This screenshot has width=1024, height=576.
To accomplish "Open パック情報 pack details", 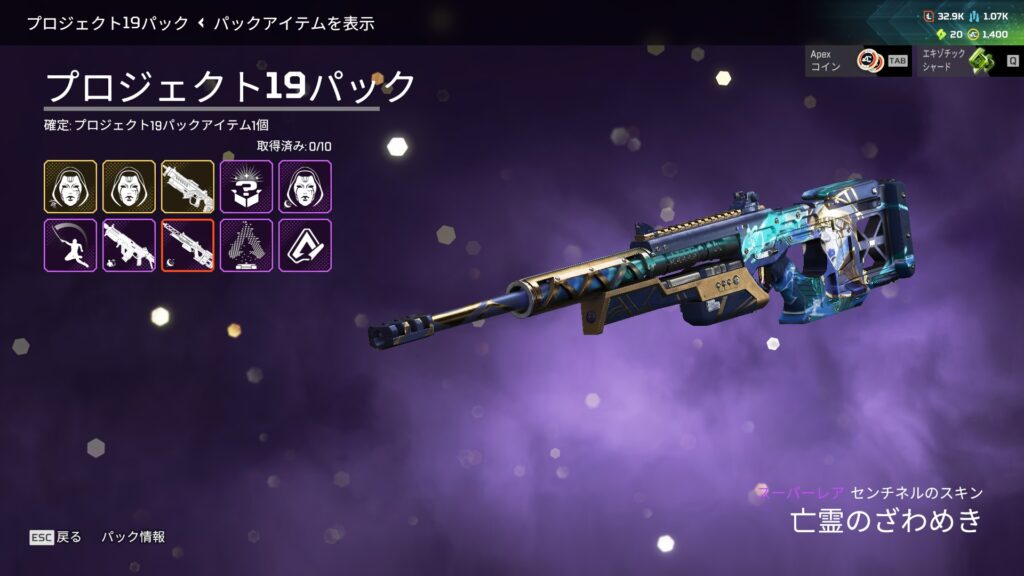I will pos(133,537).
